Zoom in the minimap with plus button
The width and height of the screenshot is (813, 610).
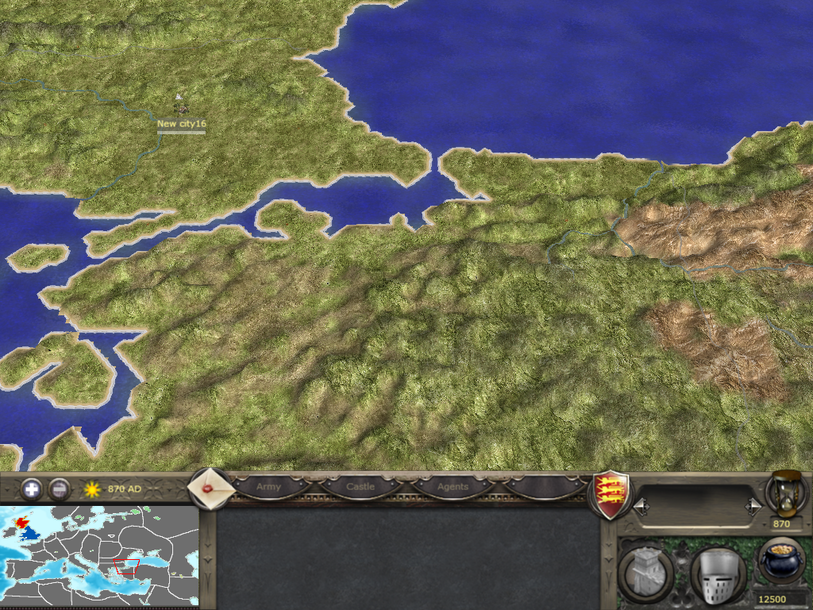(x=32, y=490)
